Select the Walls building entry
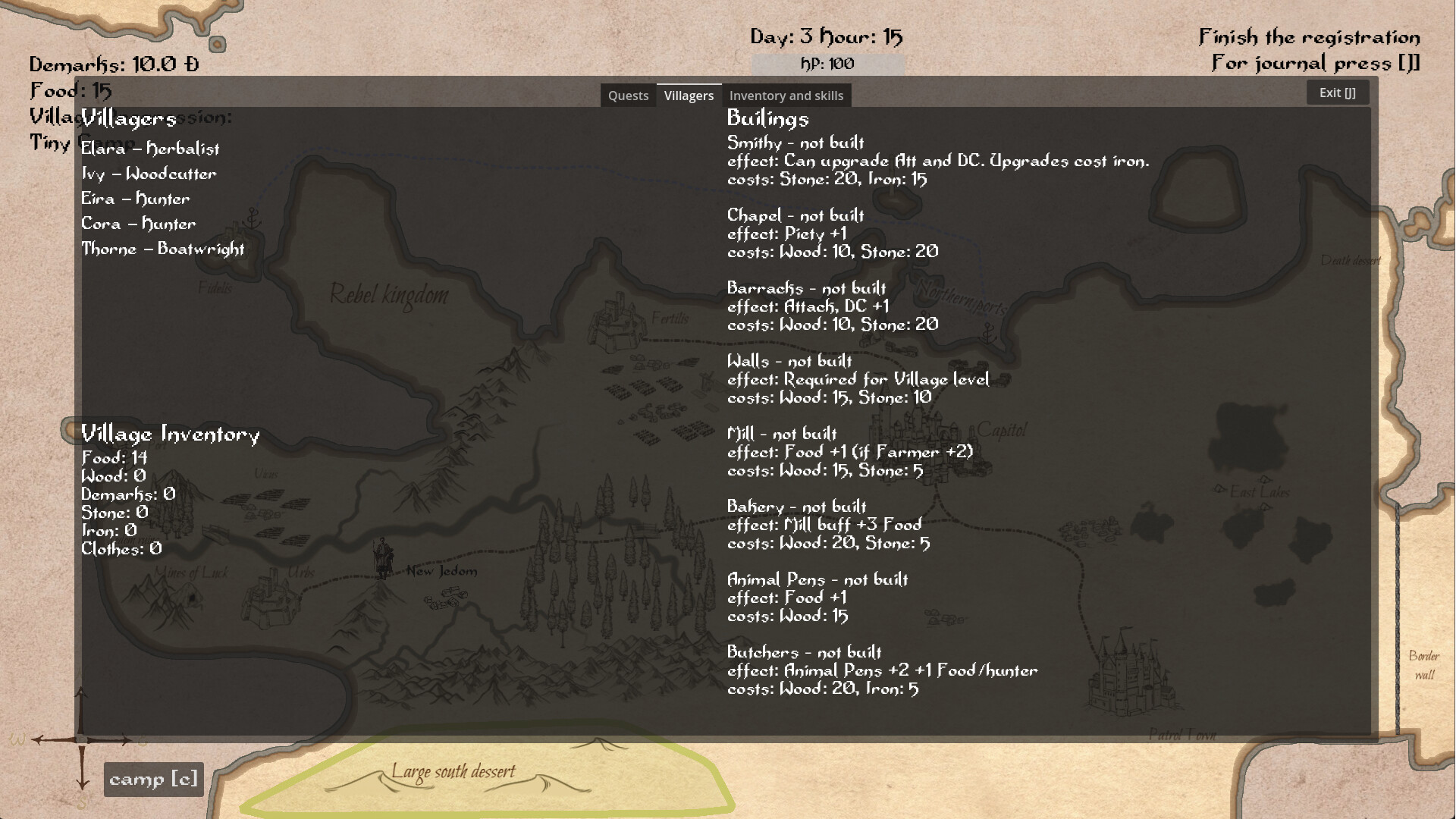This screenshot has height=819, width=1456. click(789, 361)
